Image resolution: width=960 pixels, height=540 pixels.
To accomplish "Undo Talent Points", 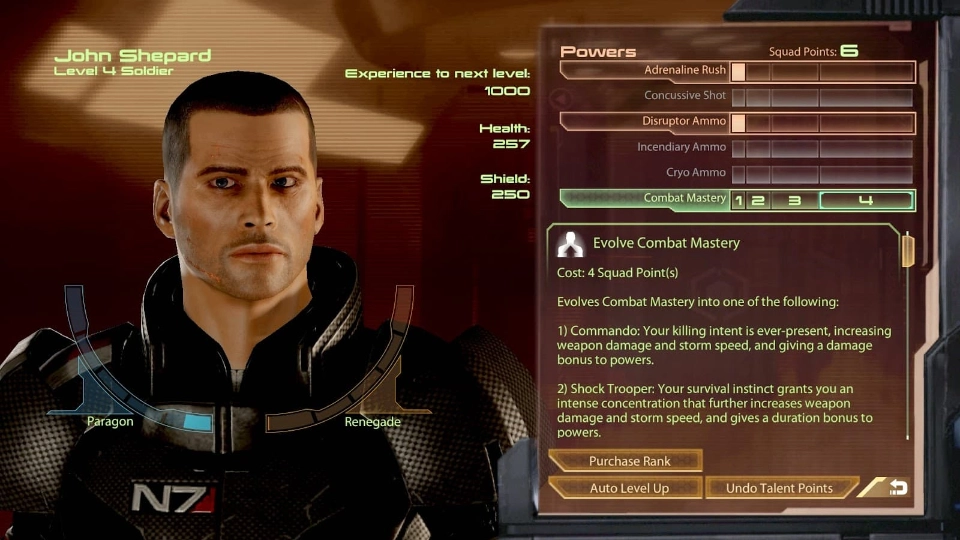I will (780, 488).
